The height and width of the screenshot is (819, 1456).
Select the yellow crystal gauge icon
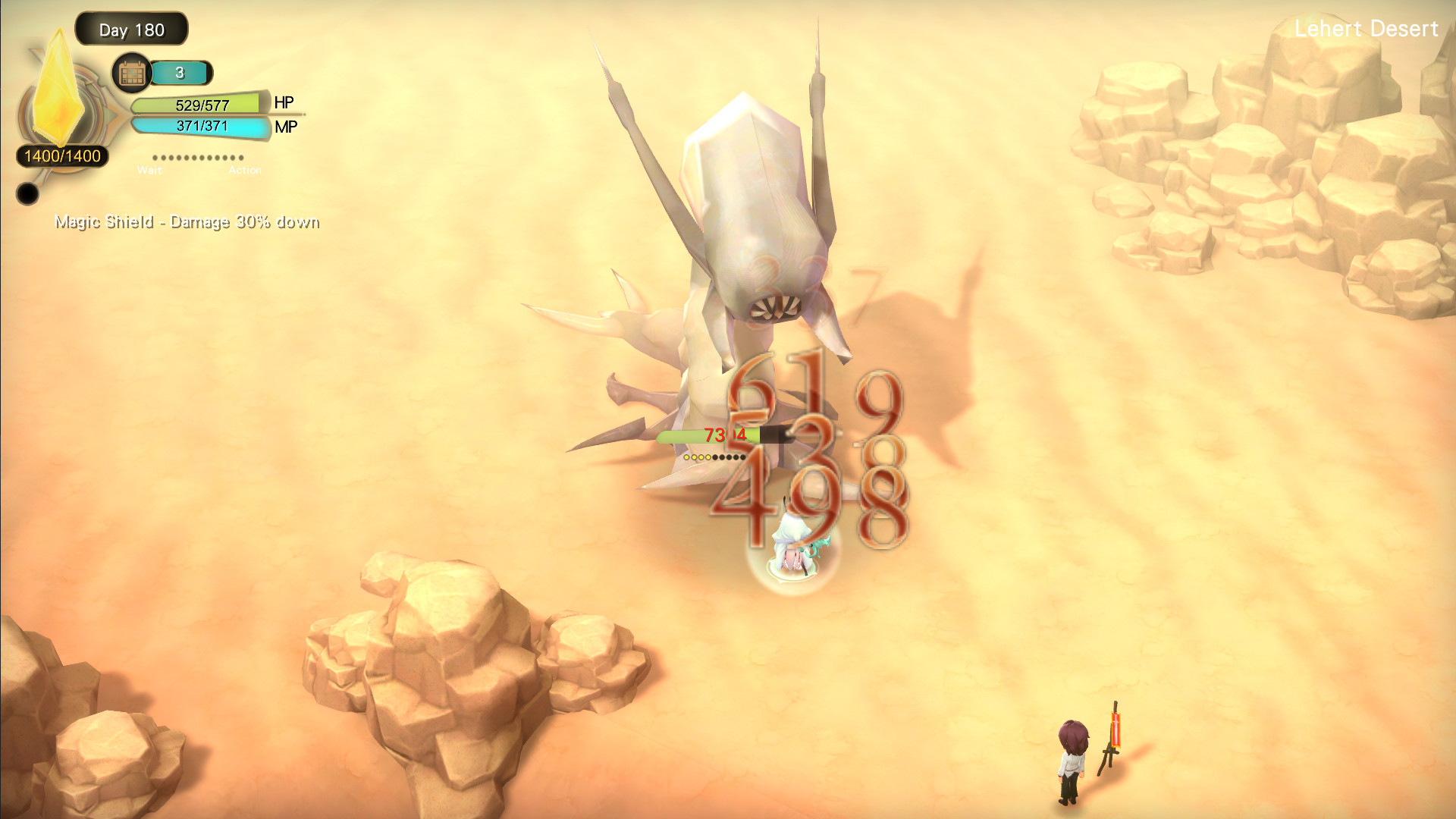pyautogui.click(x=59, y=87)
